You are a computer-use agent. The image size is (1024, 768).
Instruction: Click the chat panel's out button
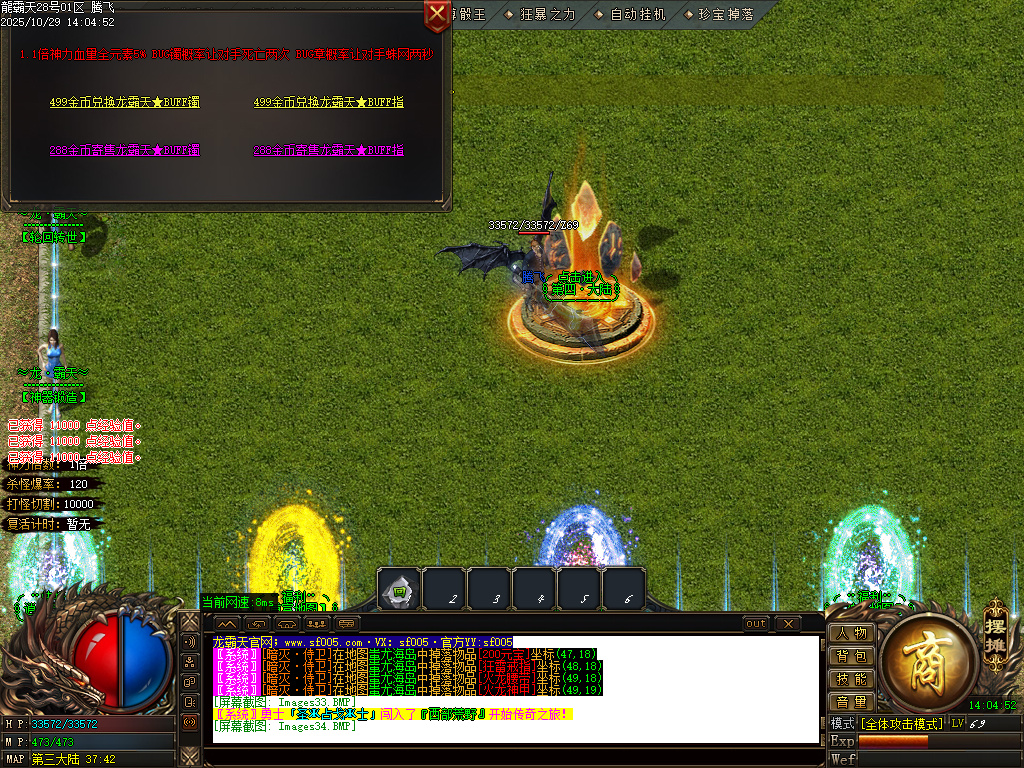pos(756,624)
